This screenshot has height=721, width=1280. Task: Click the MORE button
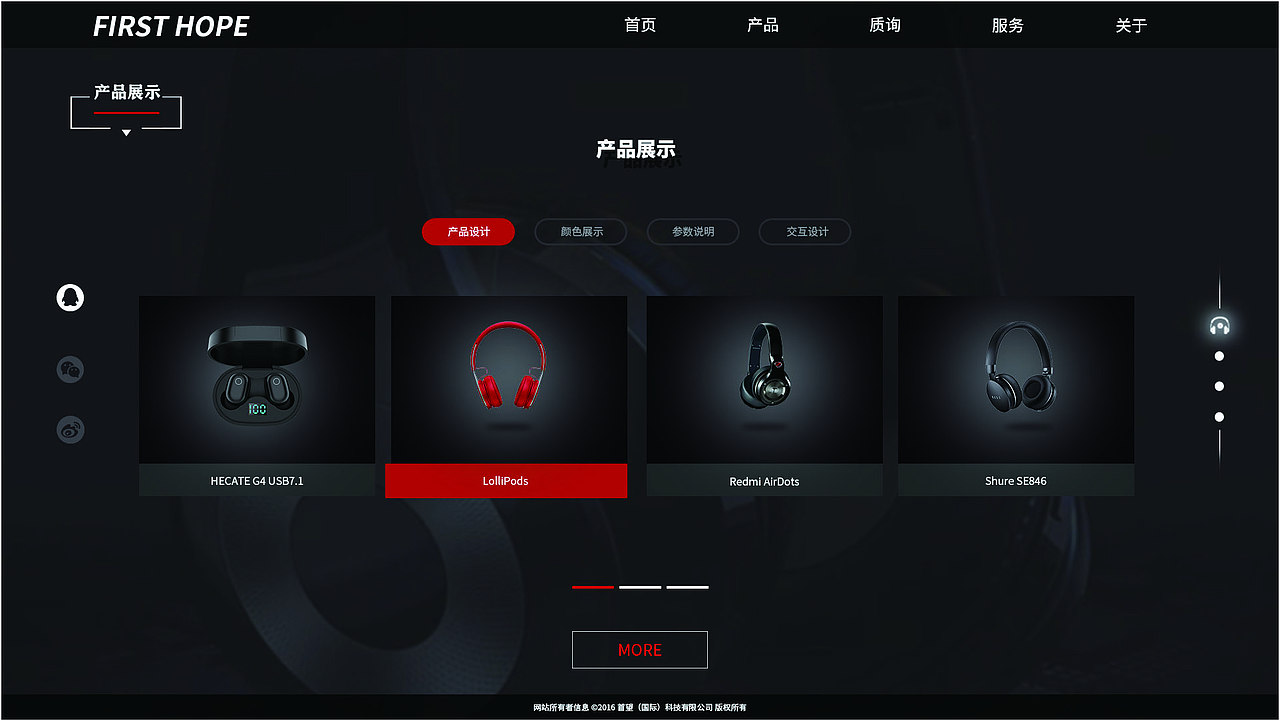coord(639,649)
